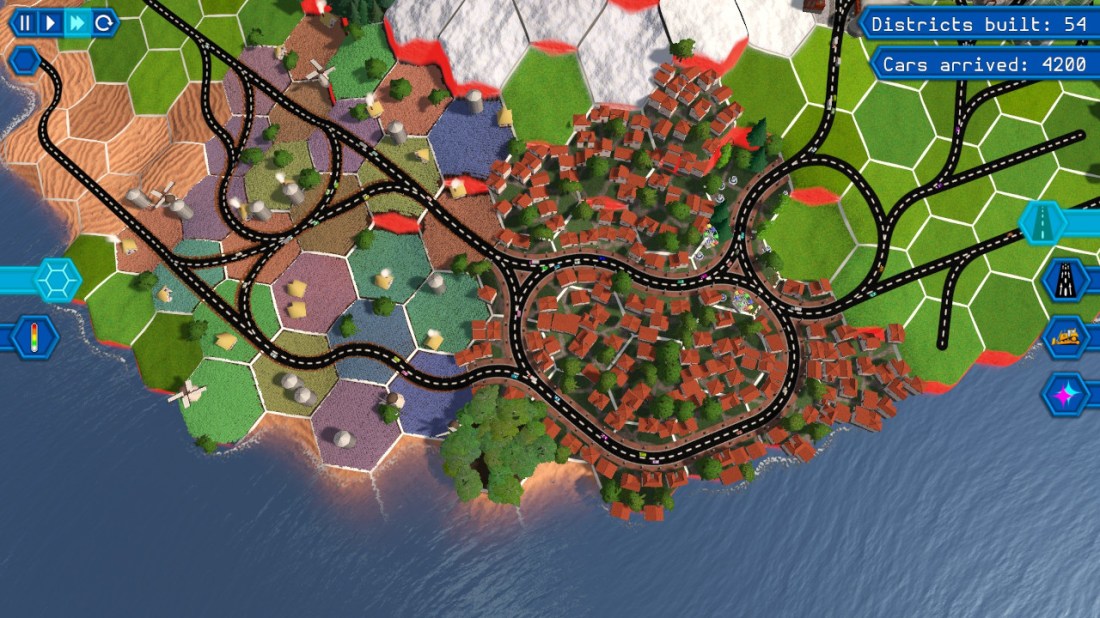1100x618 pixels.
Task: Pause the traffic simulation
Action: click(24, 22)
